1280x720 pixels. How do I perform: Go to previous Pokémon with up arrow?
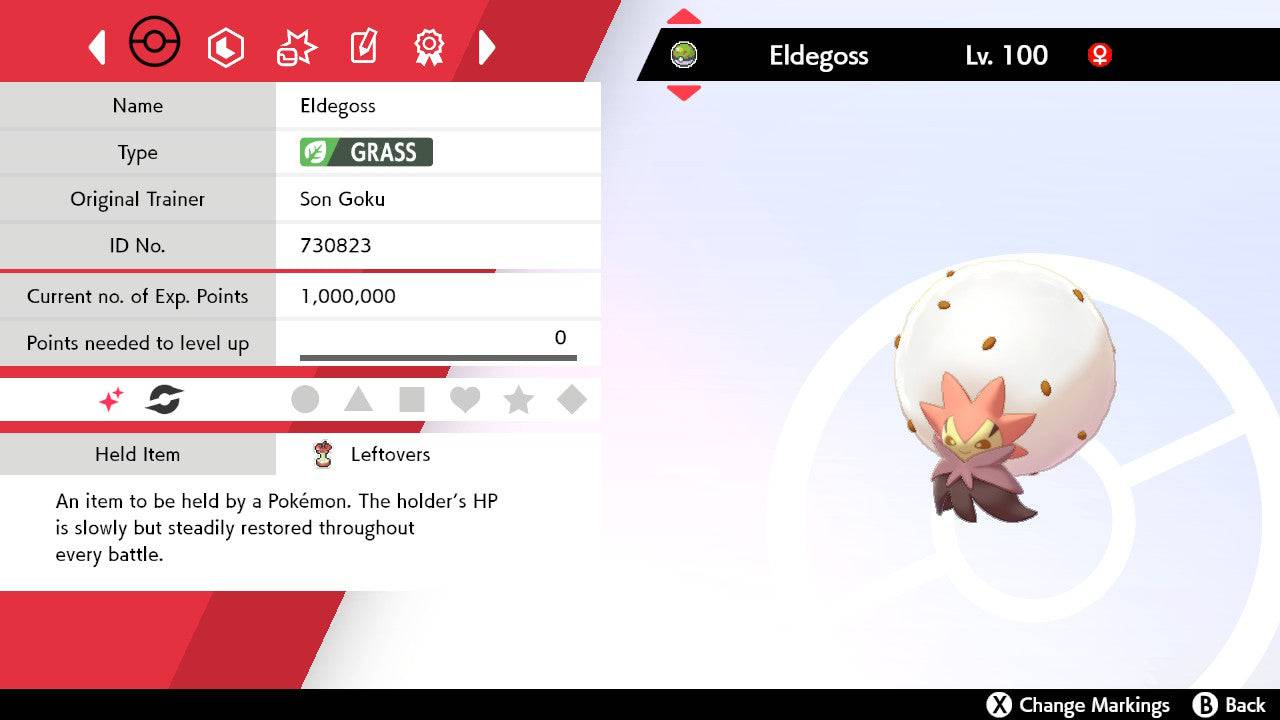click(x=683, y=17)
